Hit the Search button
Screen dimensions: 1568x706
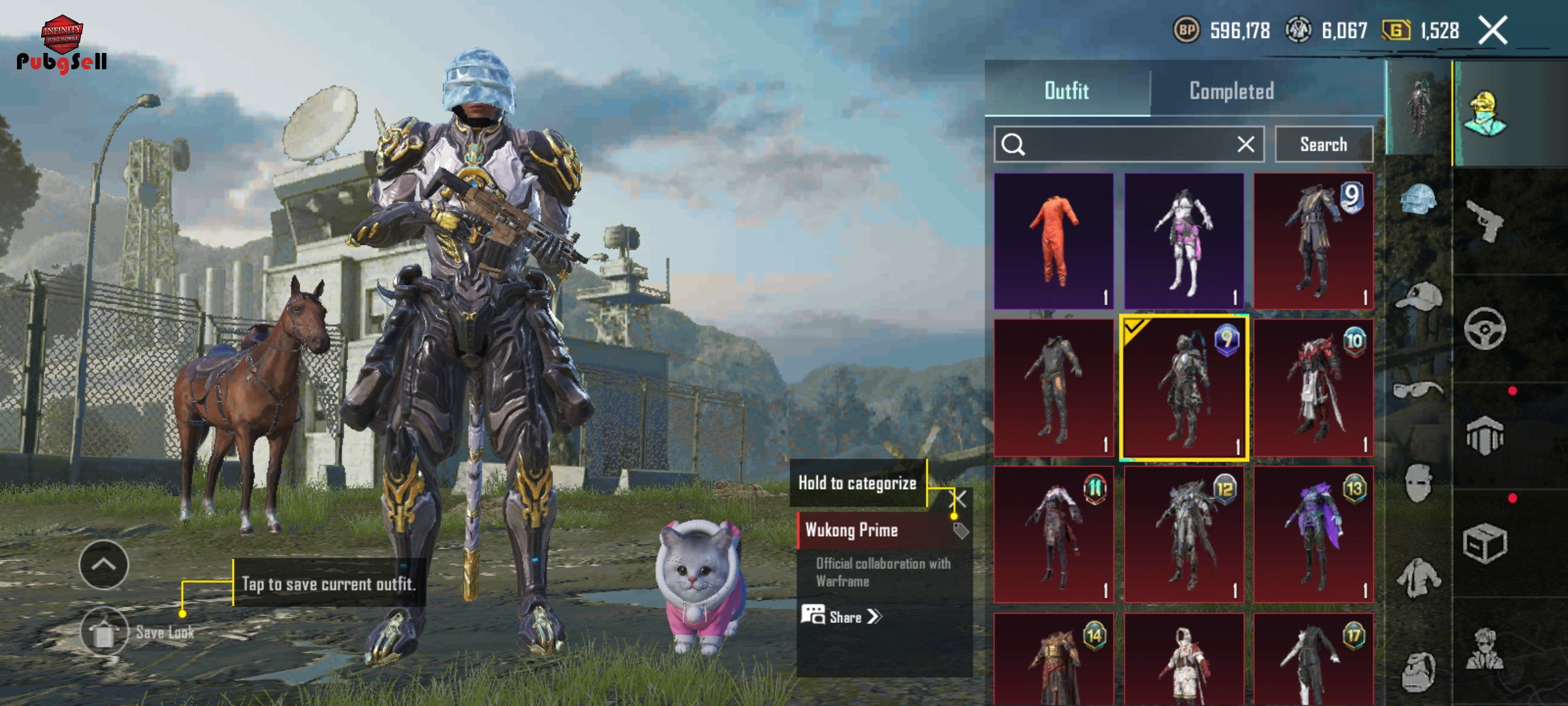tap(1324, 144)
